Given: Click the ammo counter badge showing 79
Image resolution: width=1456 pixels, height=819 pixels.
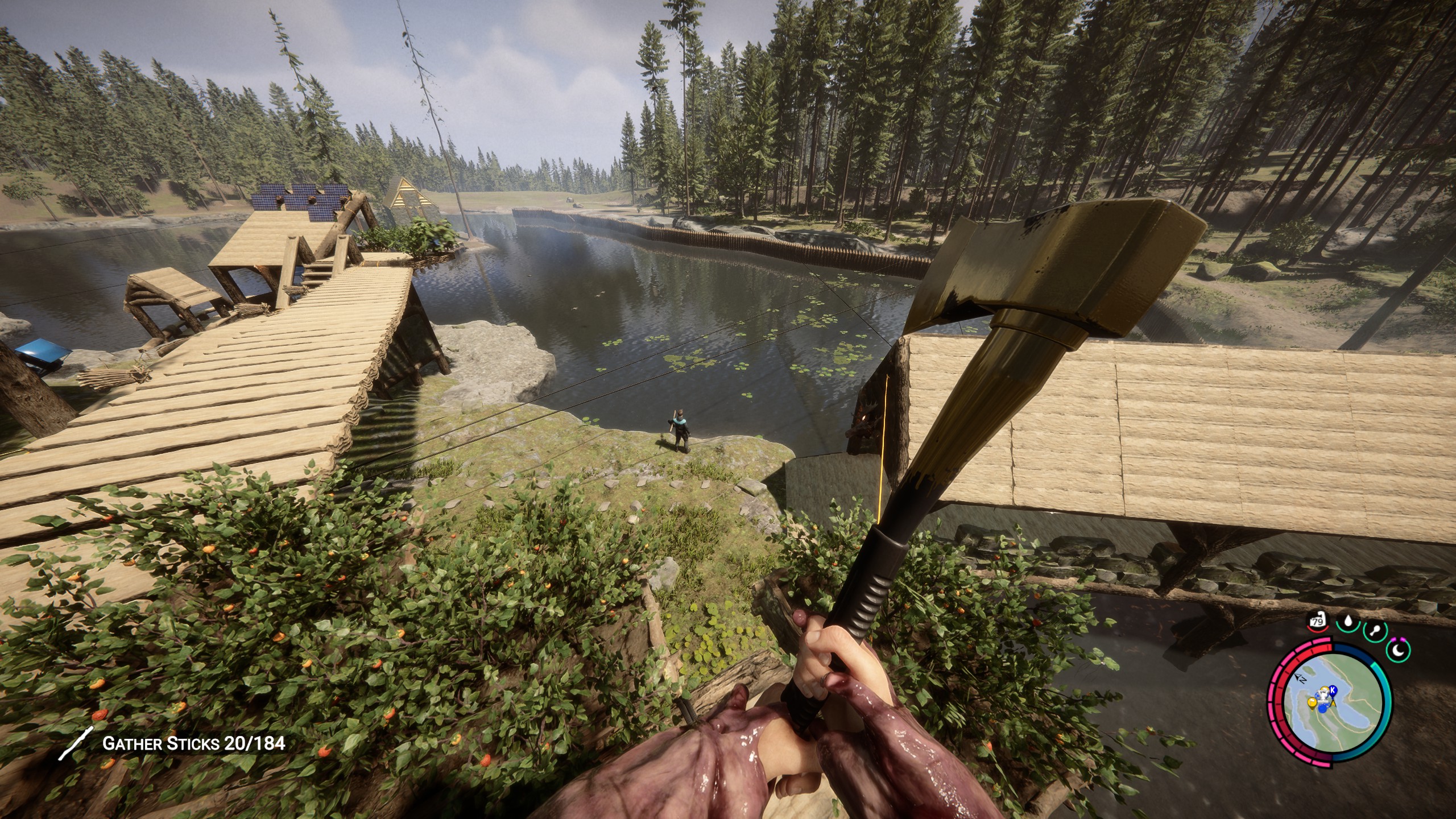Looking at the screenshot, I should coord(1317,622).
